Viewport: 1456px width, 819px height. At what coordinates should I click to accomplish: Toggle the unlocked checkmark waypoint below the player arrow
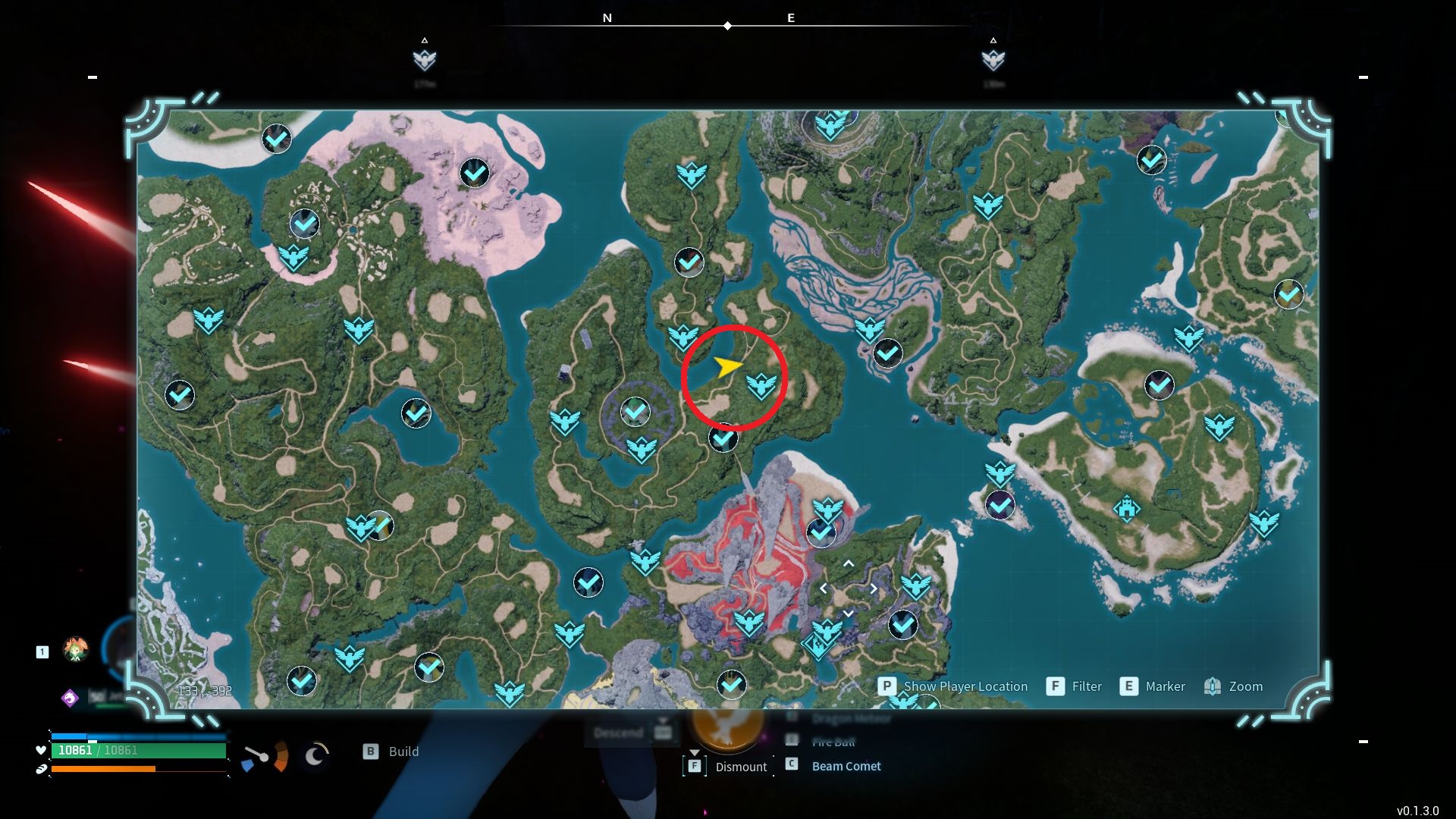click(722, 438)
